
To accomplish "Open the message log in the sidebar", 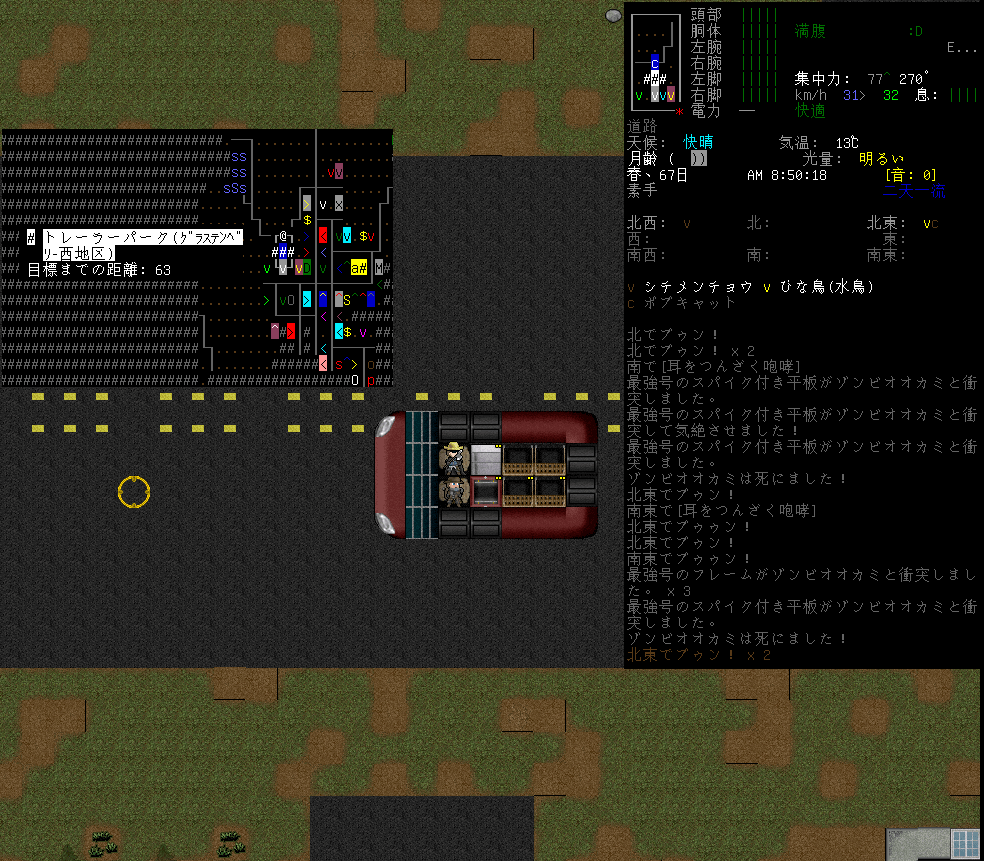I will click(801, 495).
